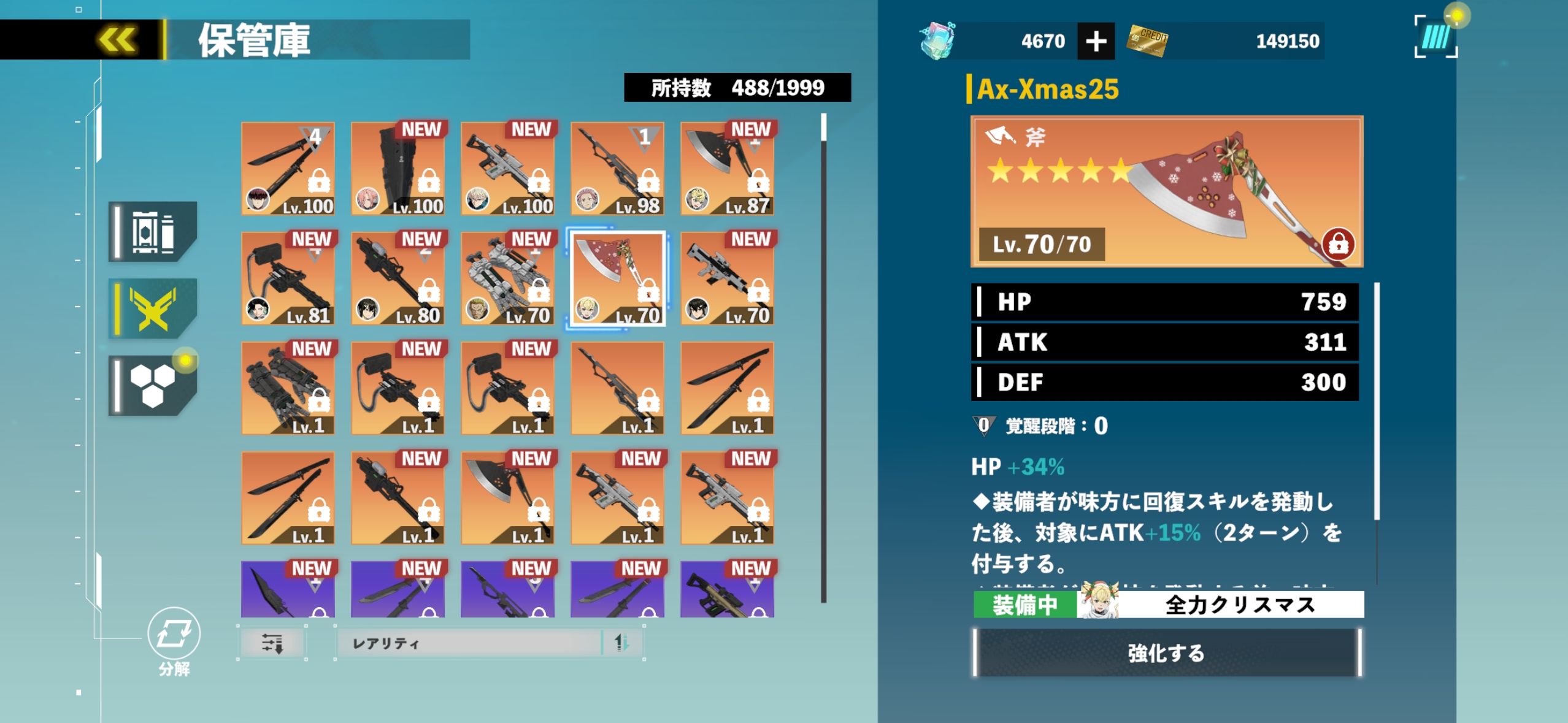The image size is (1568, 723).
Task: Toggle the sort order arrow button
Action: pyautogui.click(x=622, y=643)
